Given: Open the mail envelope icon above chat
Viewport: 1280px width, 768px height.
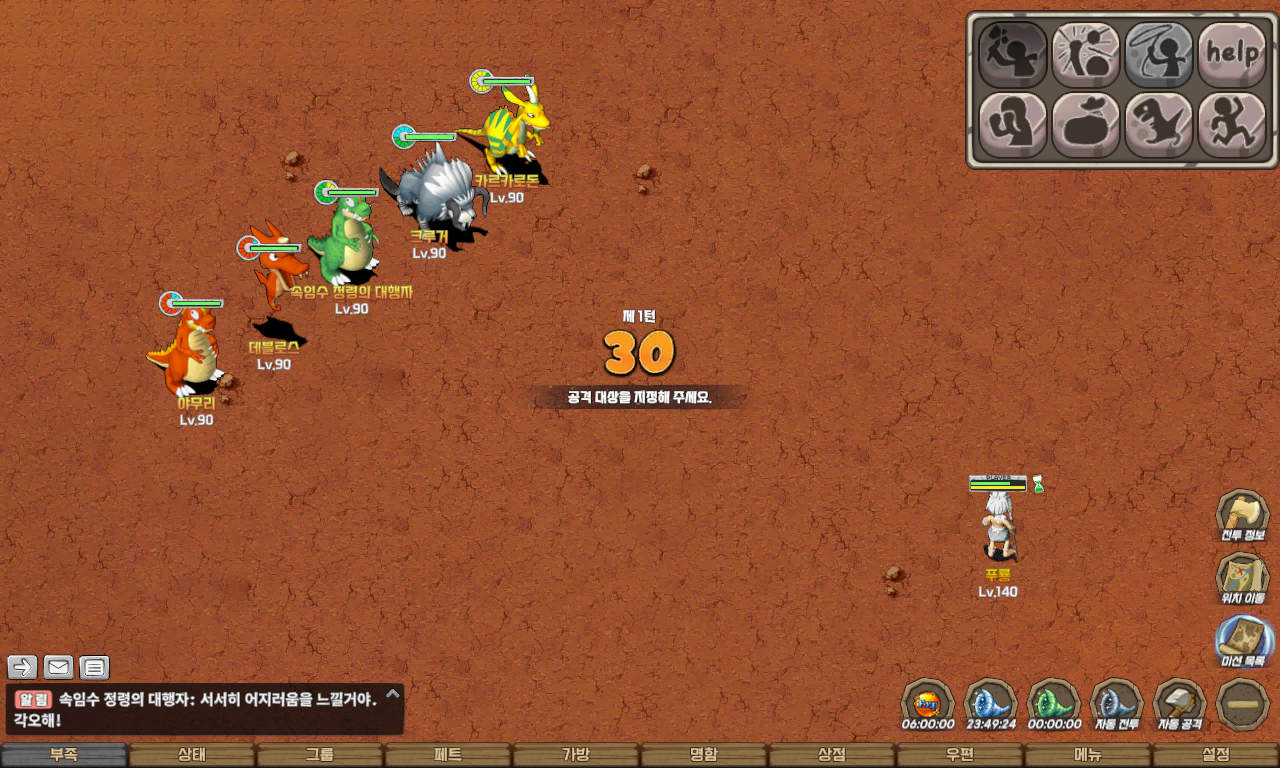Looking at the screenshot, I should [58, 667].
